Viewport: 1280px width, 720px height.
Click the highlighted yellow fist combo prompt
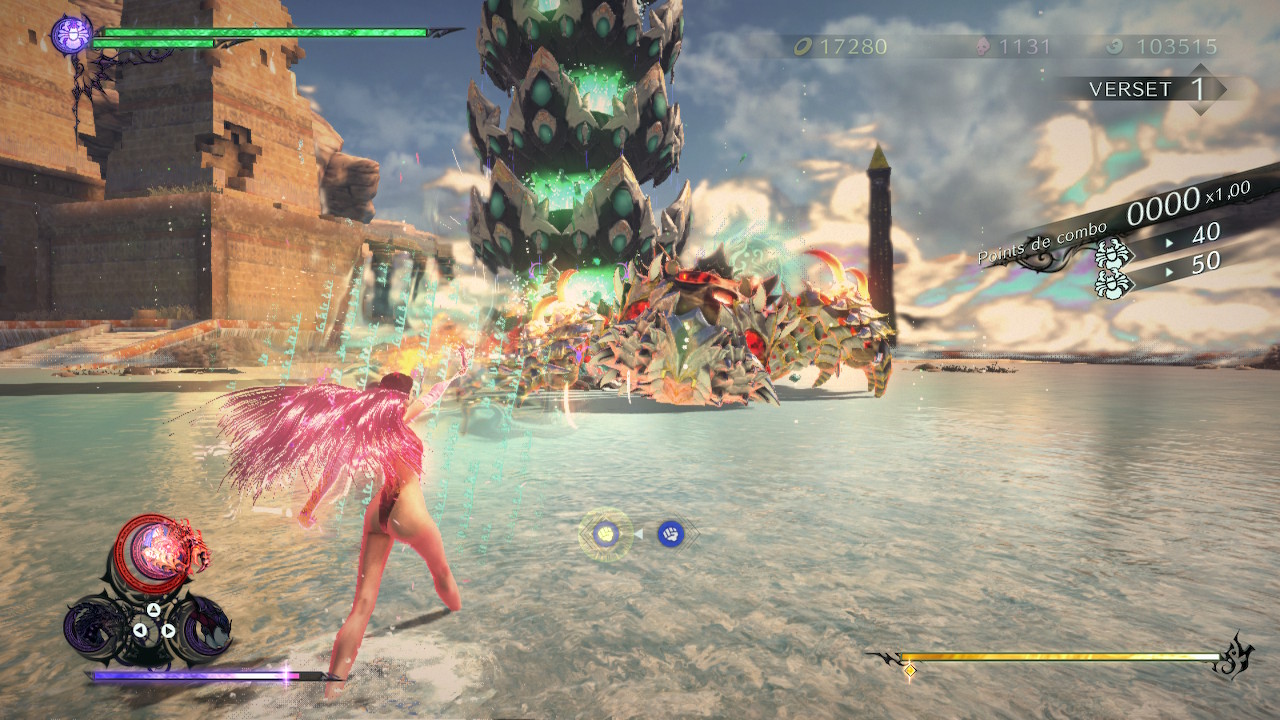click(x=605, y=533)
